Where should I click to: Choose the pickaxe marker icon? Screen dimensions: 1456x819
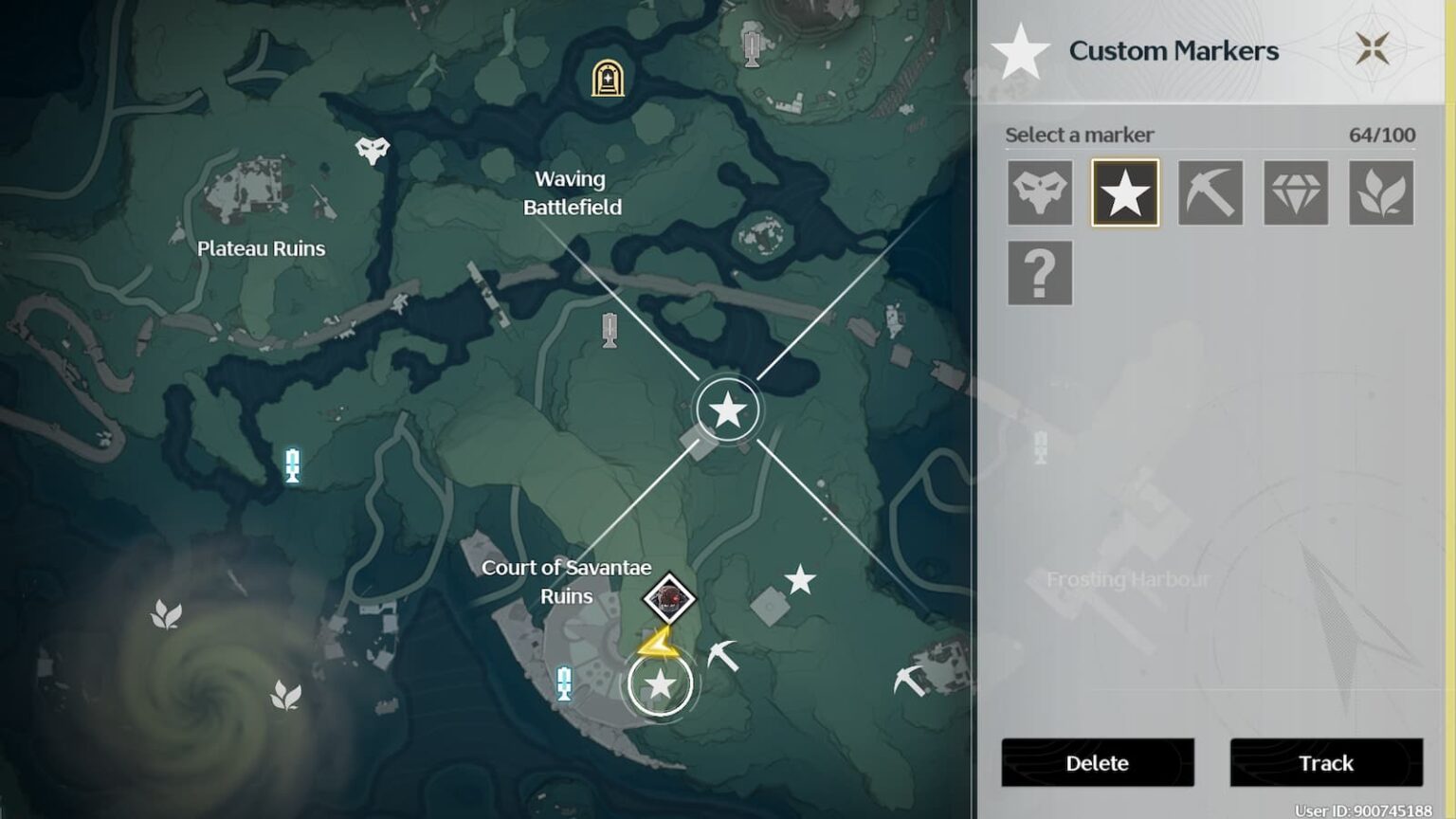point(1210,191)
